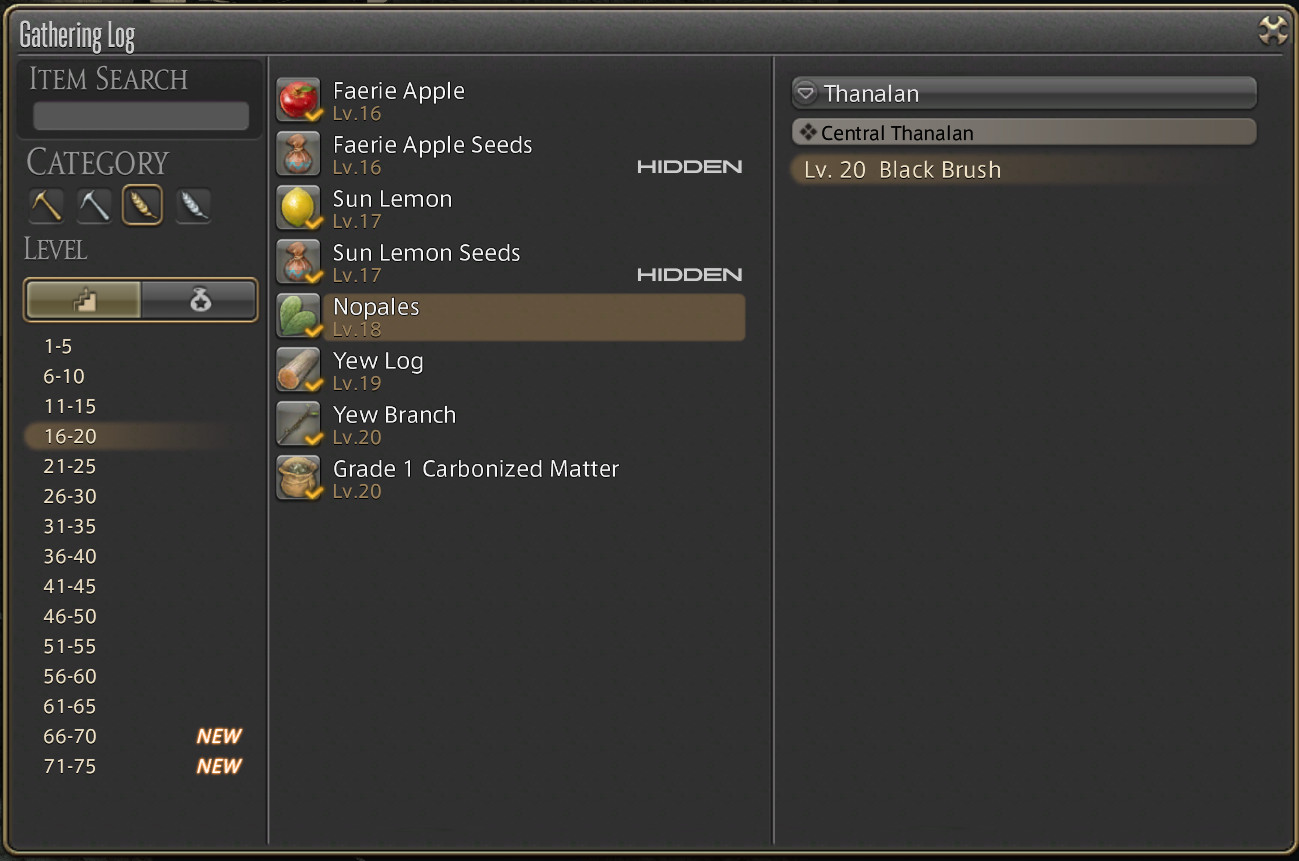The height and width of the screenshot is (861, 1299).
Task: Select the gold pickaxe category icon
Action: pyautogui.click(x=46, y=206)
